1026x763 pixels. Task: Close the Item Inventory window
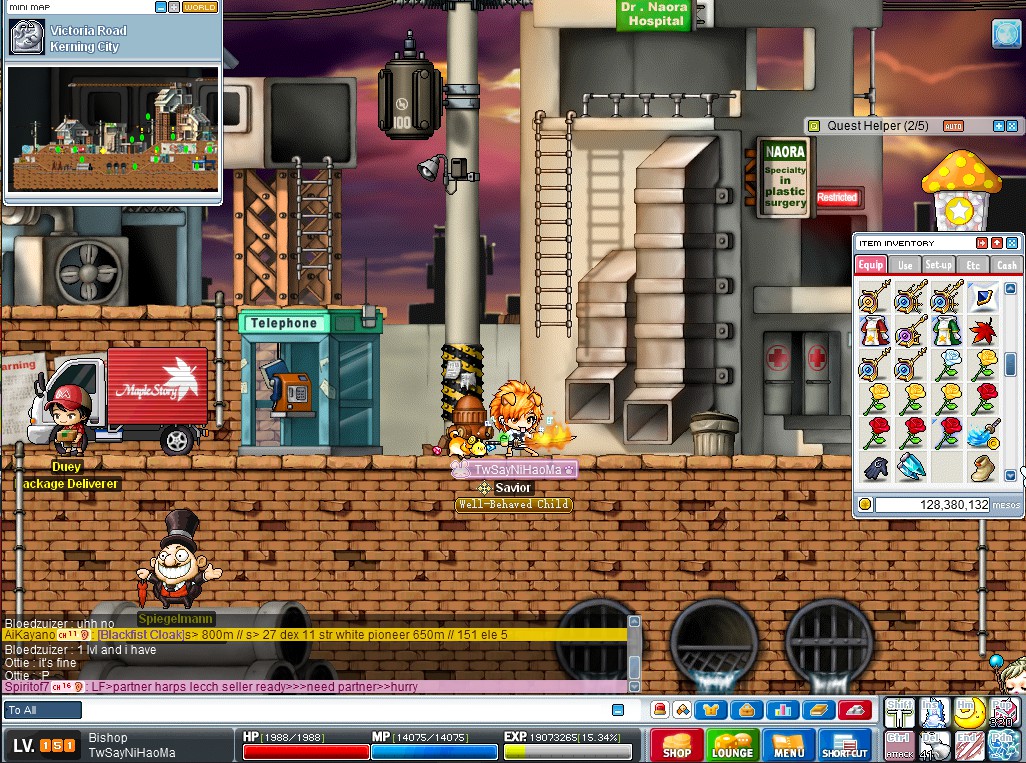(x=1012, y=243)
